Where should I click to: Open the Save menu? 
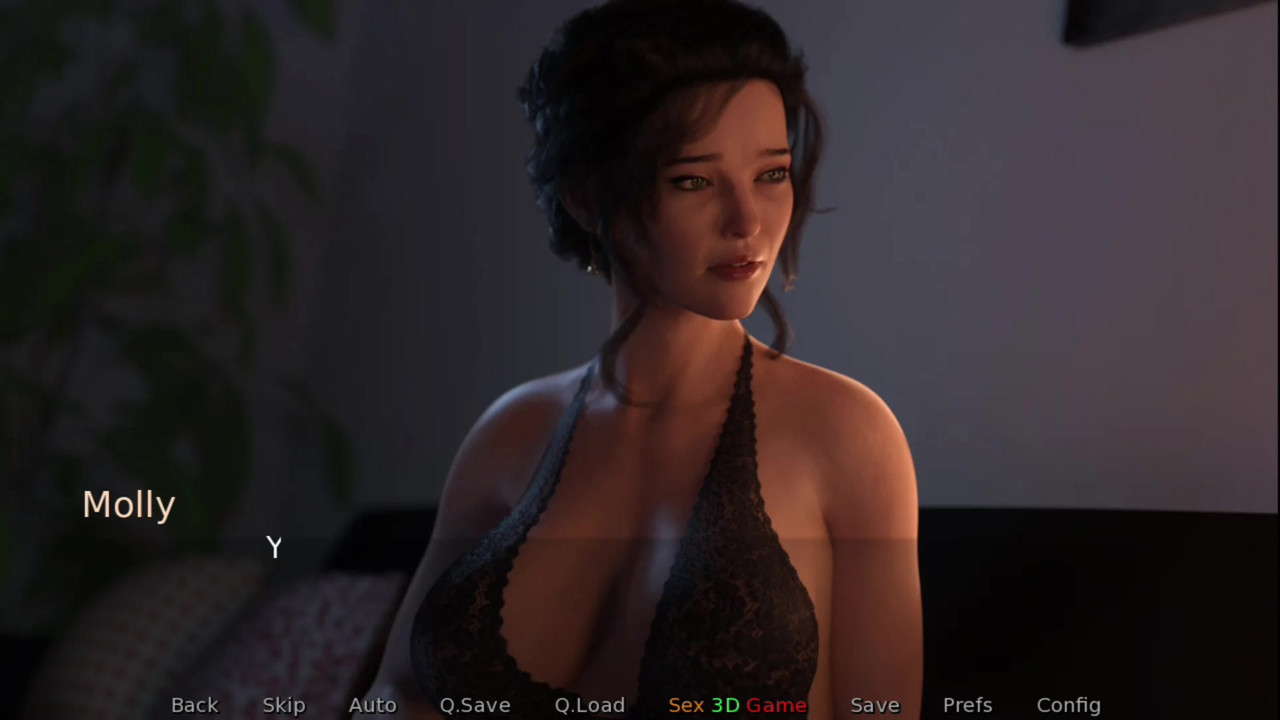coord(874,705)
